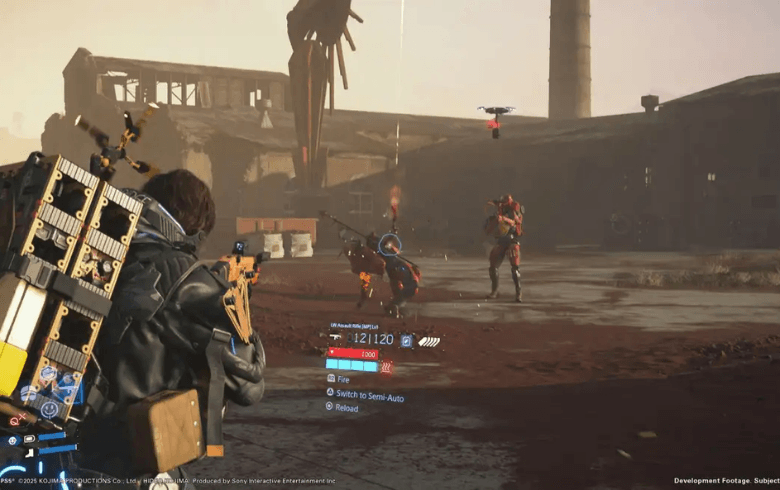Select the smiley face icon
The image size is (780, 490).
pyautogui.click(x=50, y=408)
